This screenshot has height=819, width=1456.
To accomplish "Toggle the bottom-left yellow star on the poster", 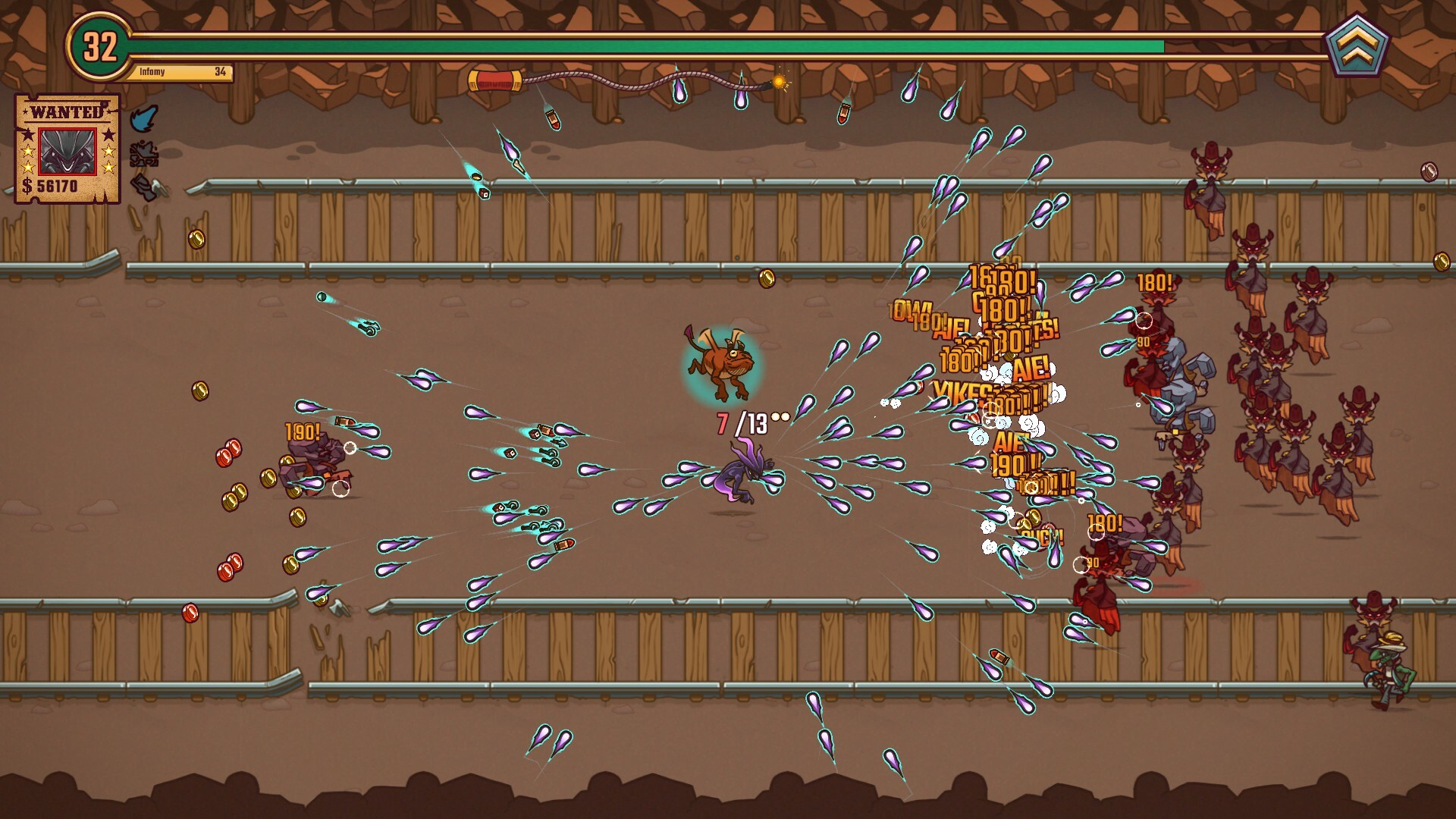I will [28, 168].
